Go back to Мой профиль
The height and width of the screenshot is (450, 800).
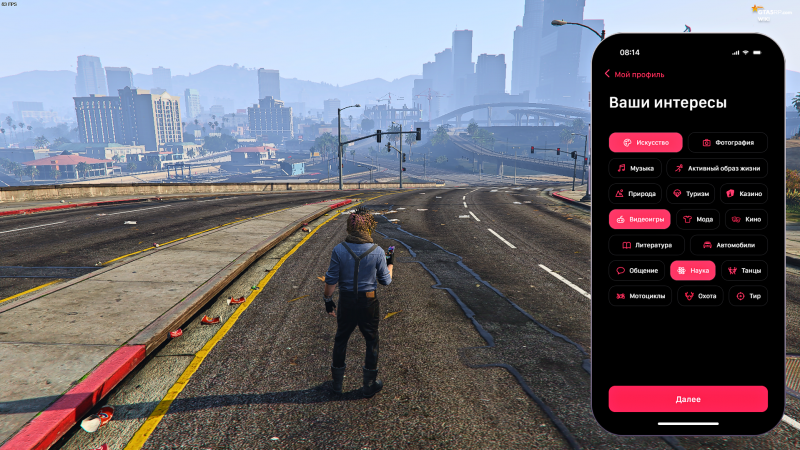tap(634, 74)
